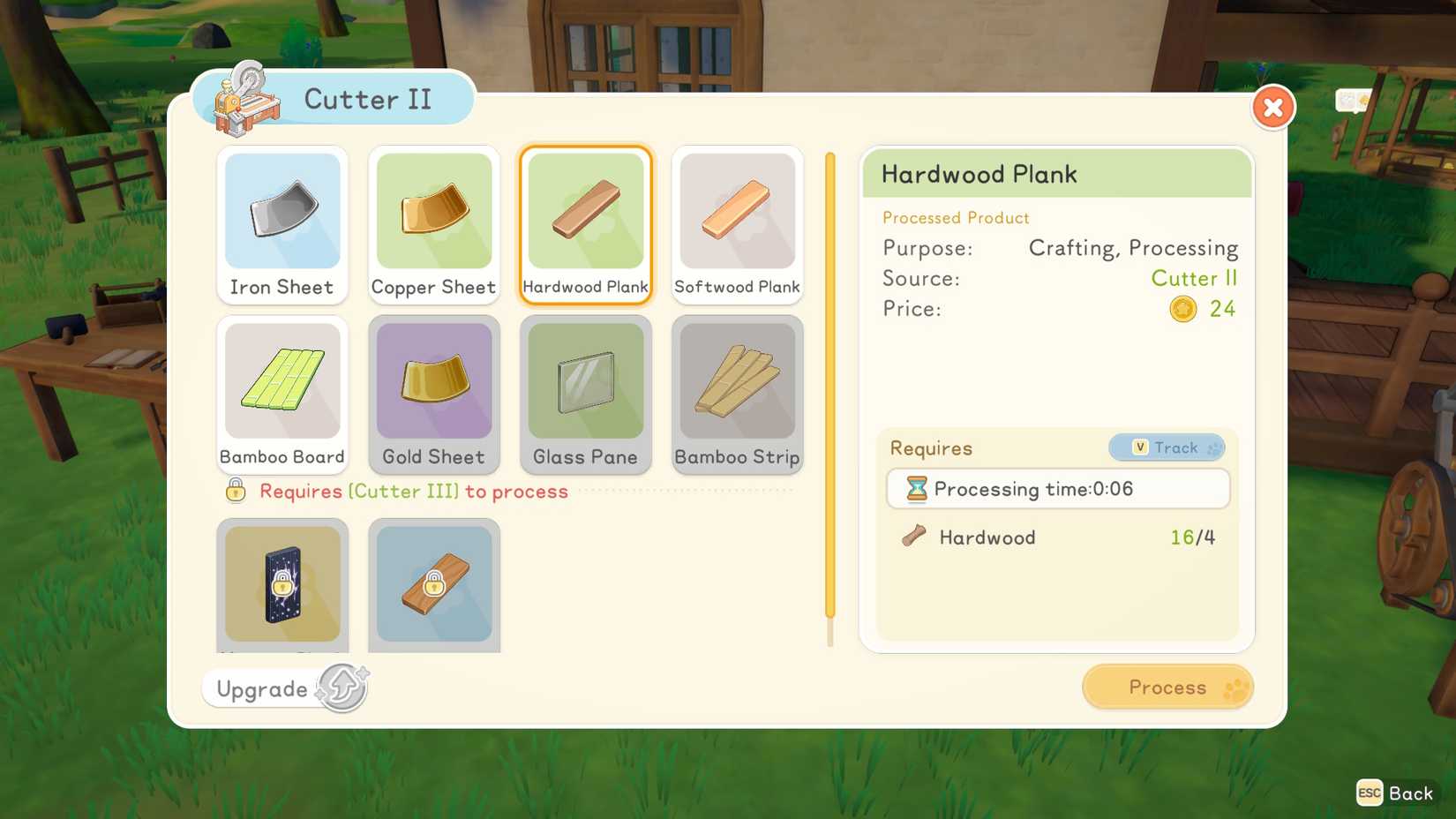Image resolution: width=1456 pixels, height=819 pixels.
Task: Open the Requires panel details
Action: click(x=931, y=448)
